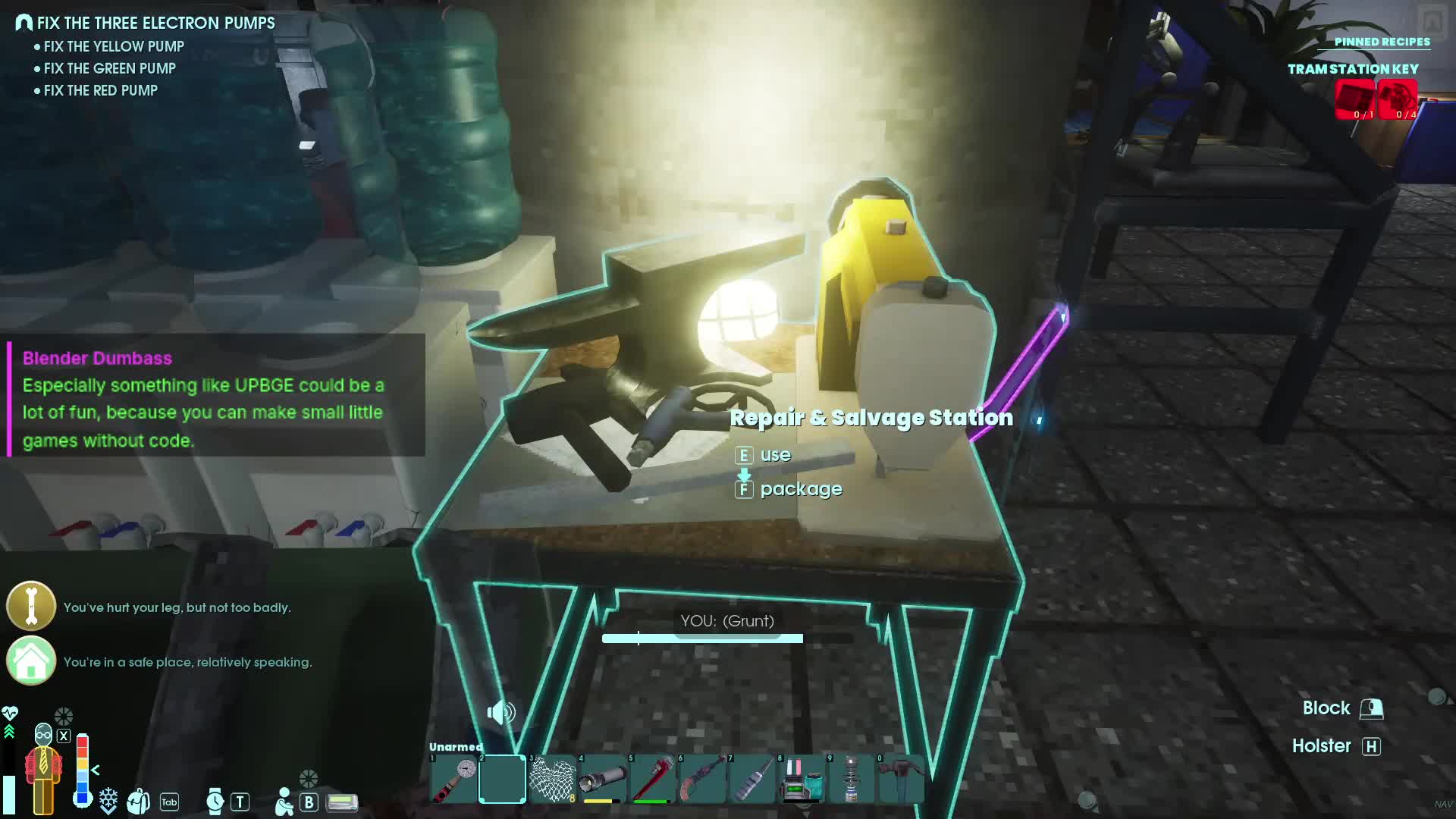This screenshot has height=819, width=1456.
Task: Click the safe place house status icon
Action: pyautogui.click(x=31, y=661)
